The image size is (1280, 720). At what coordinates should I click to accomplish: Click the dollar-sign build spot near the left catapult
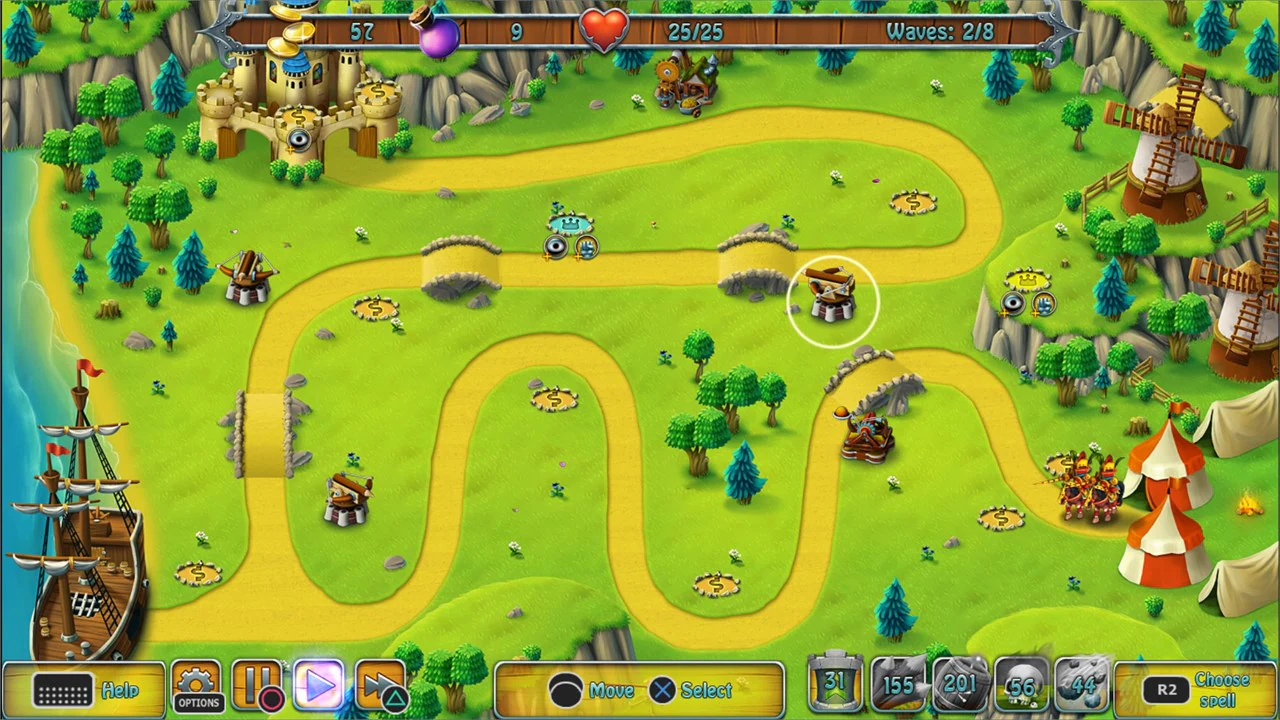tap(374, 310)
